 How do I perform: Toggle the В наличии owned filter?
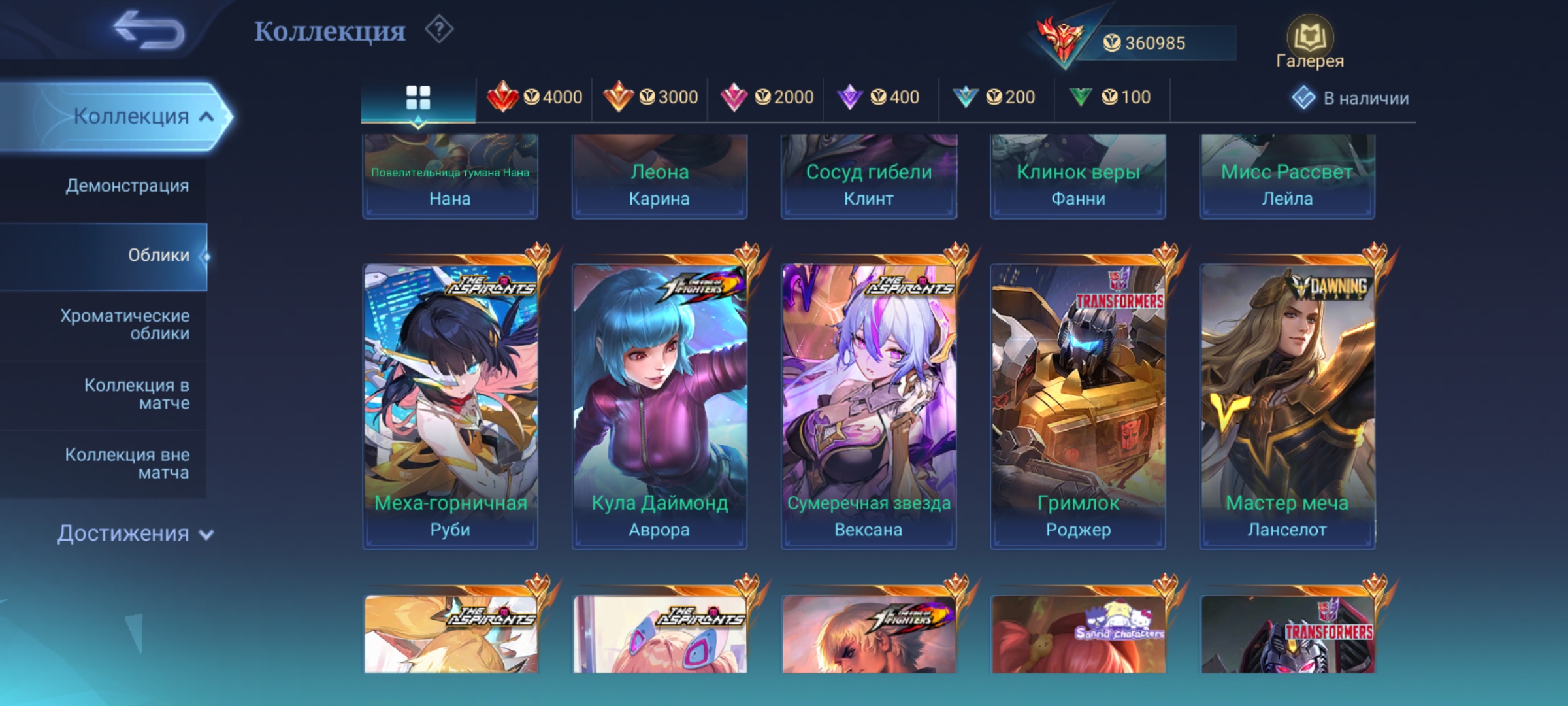(x=1350, y=98)
